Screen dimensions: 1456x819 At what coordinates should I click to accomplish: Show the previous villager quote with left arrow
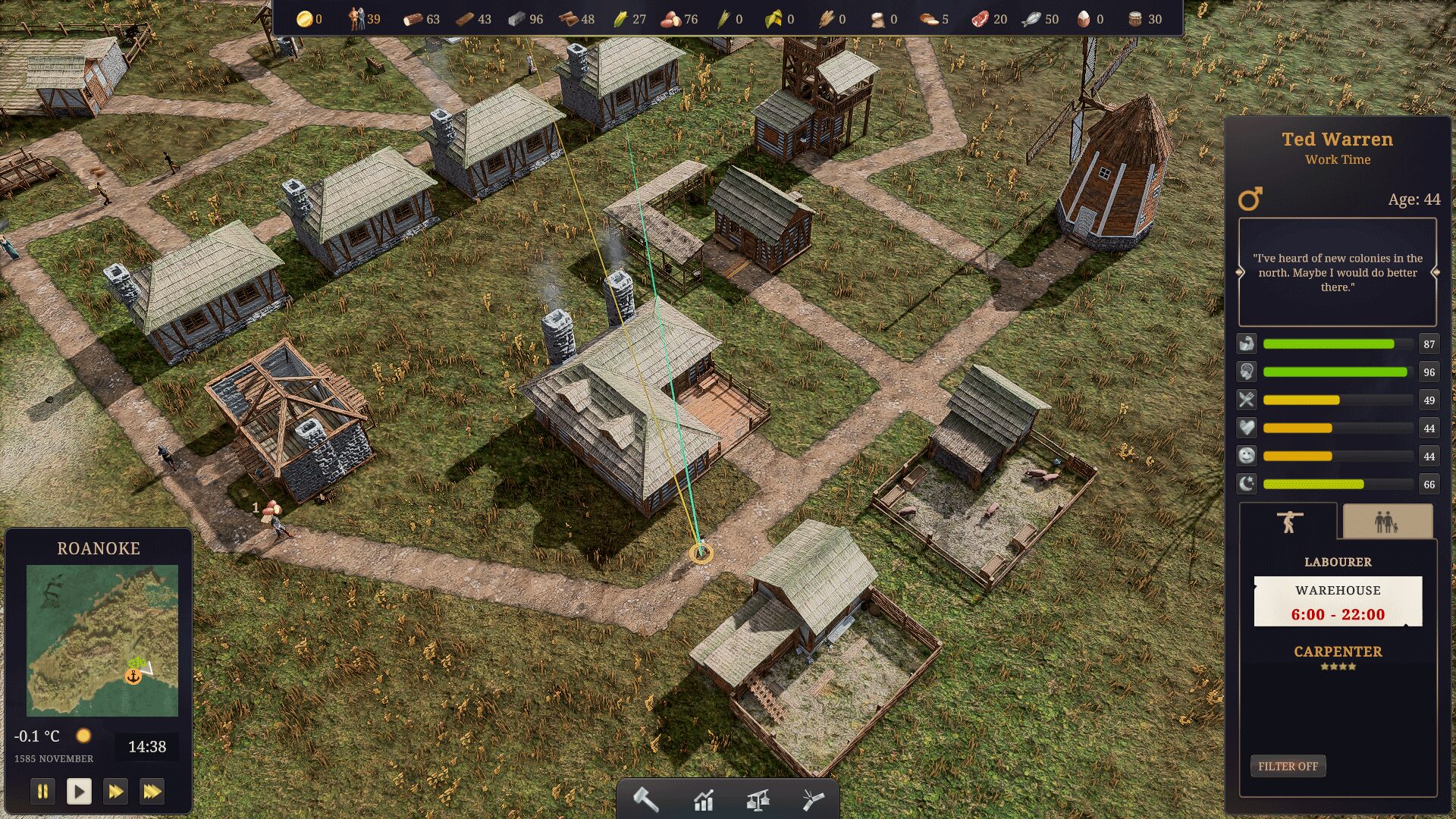point(1241,272)
